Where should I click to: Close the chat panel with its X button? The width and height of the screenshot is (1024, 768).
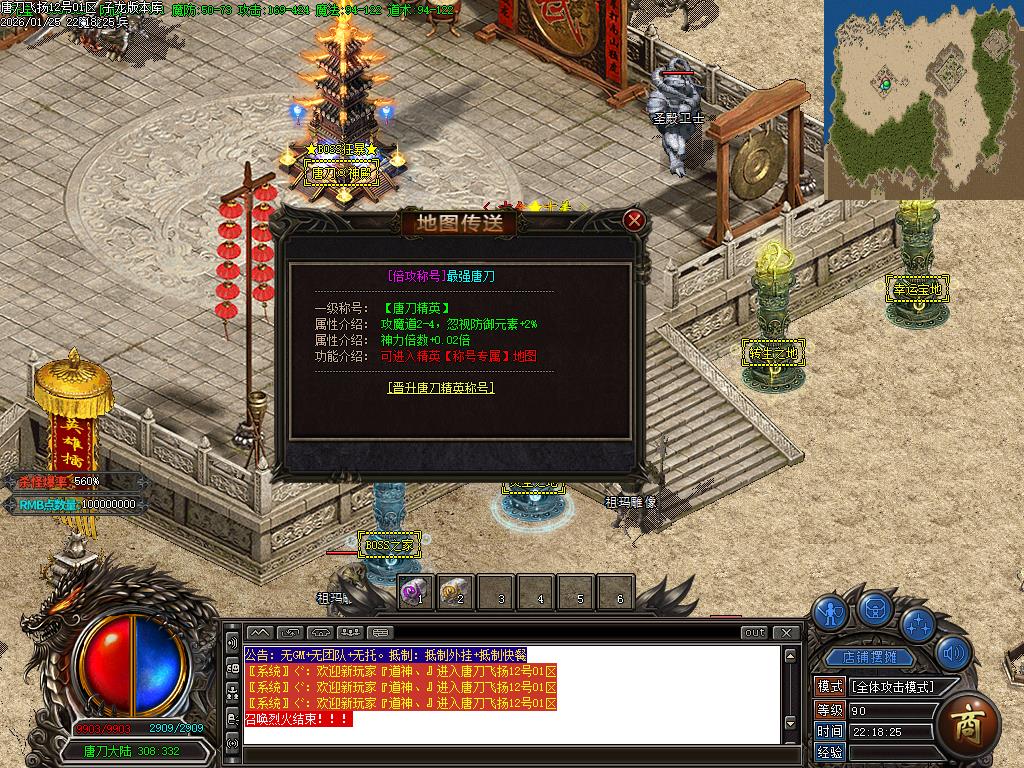tap(787, 632)
